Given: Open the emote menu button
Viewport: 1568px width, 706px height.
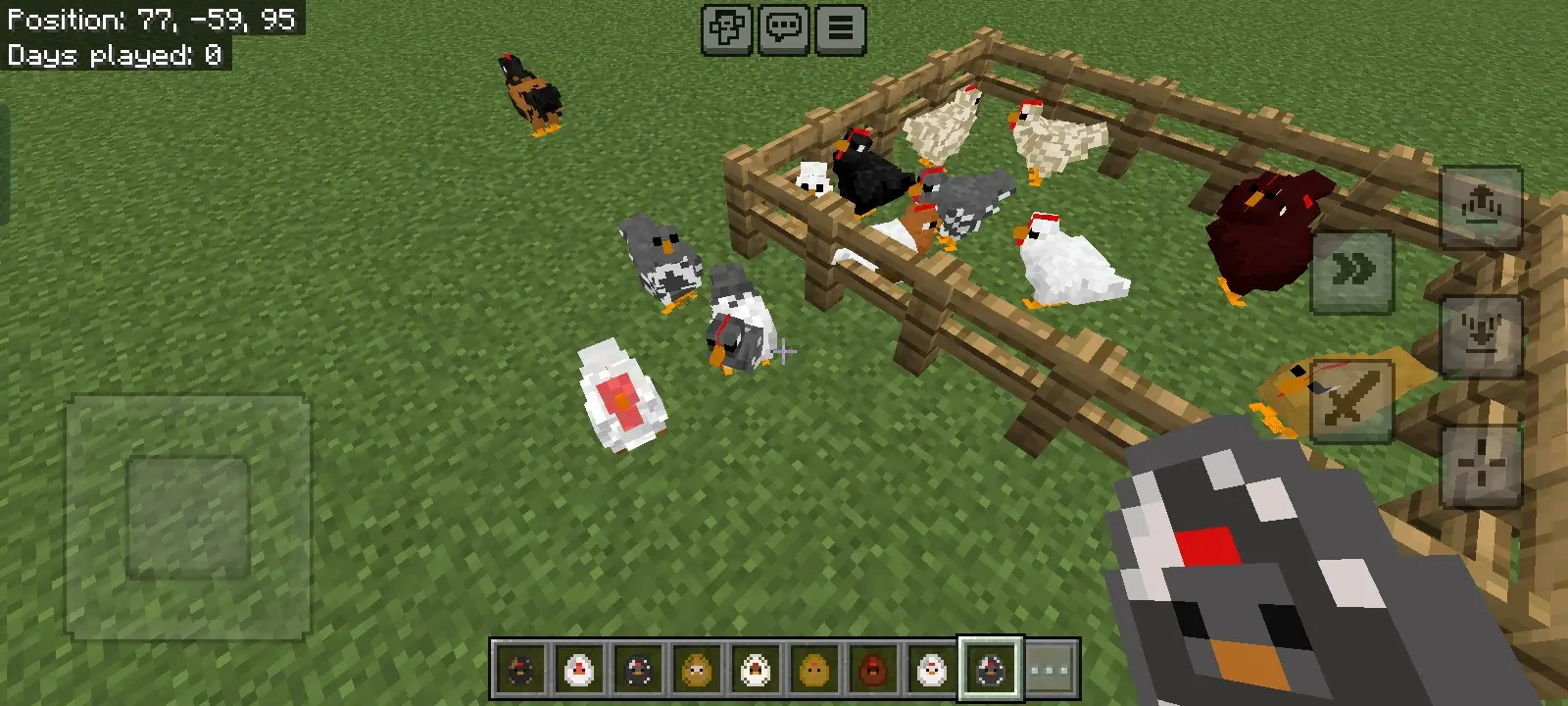Looking at the screenshot, I should [727, 28].
